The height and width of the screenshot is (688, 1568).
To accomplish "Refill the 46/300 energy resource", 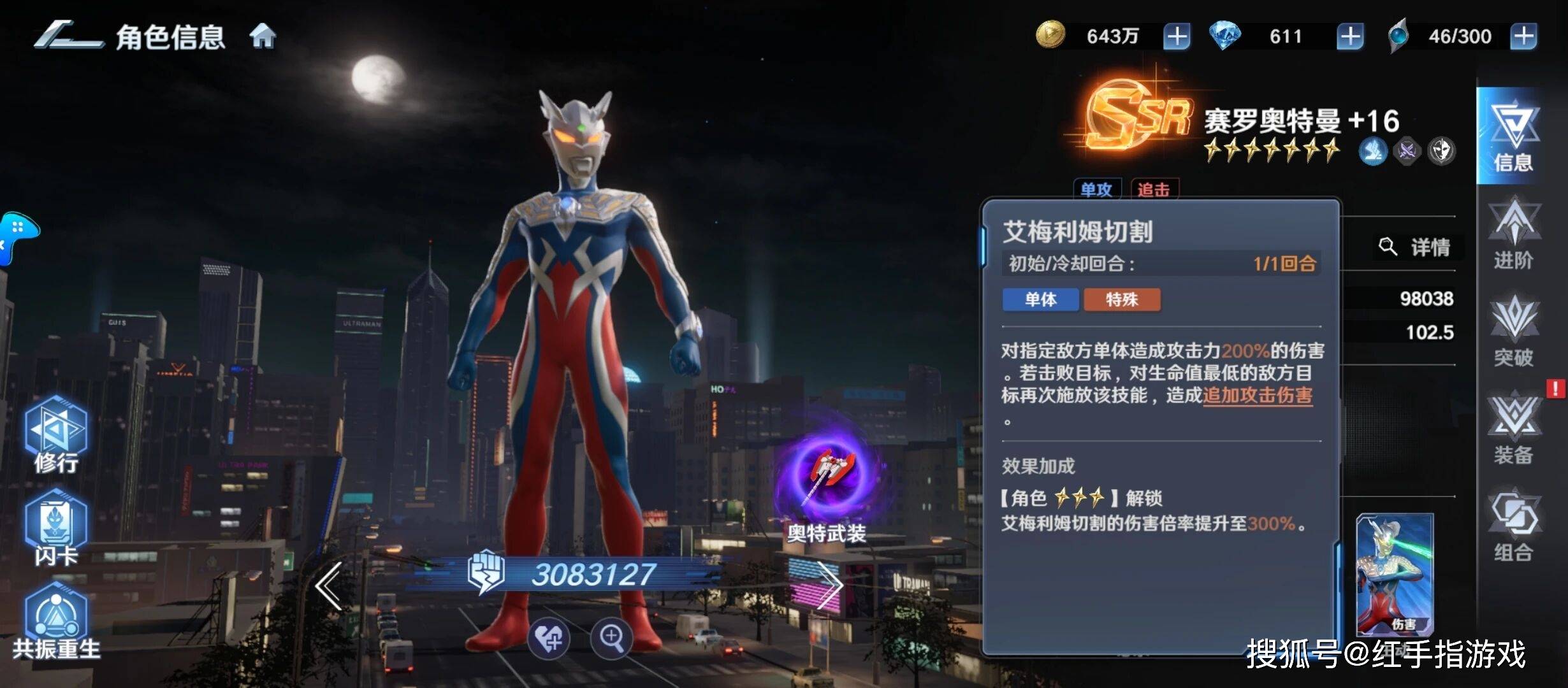I will pyautogui.click(x=1523, y=36).
